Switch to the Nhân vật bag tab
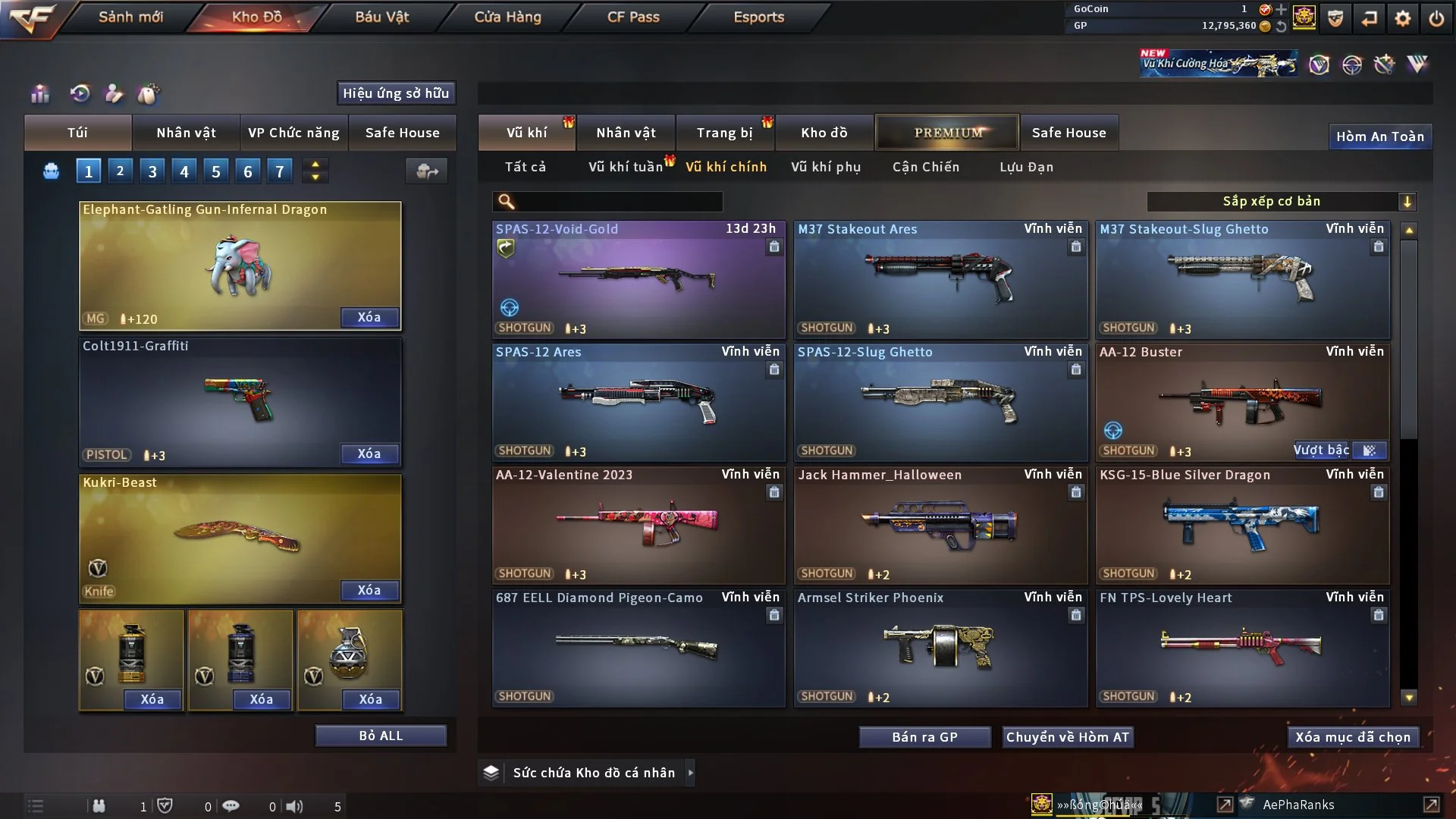This screenshot has width=1456, height=819. [186, 133]
